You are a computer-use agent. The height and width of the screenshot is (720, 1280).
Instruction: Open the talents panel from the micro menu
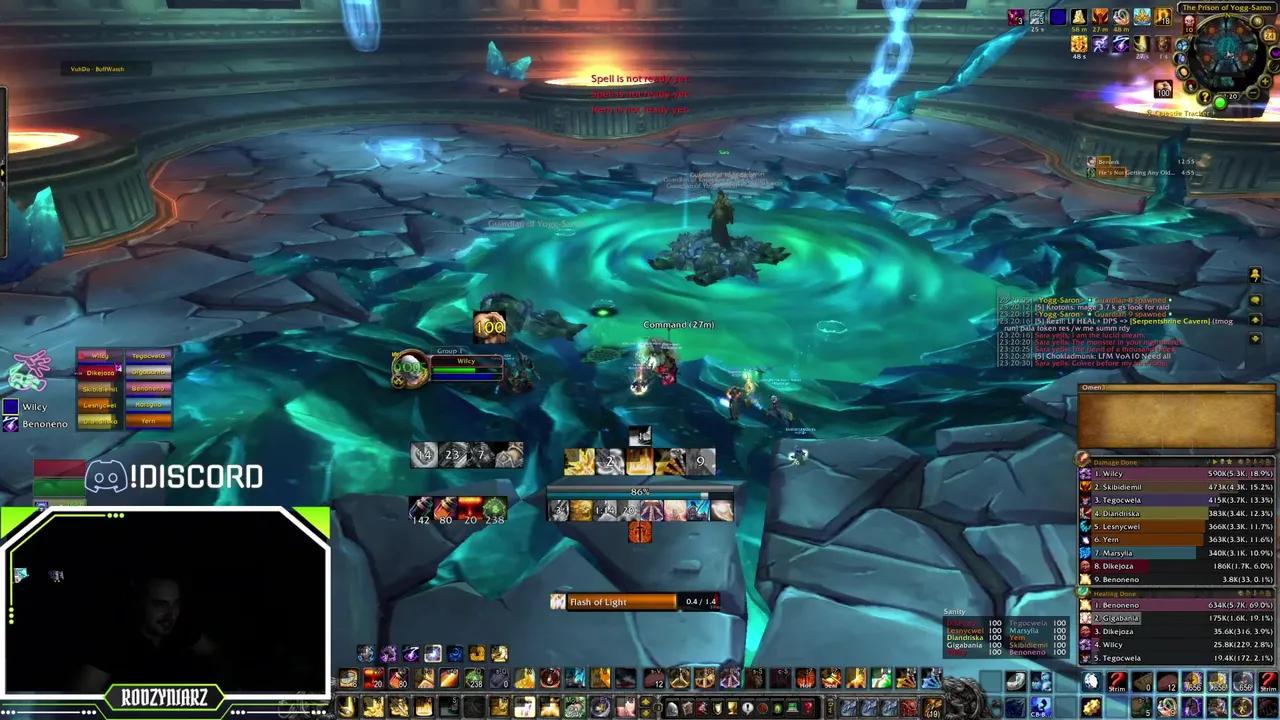coord(702,708)
